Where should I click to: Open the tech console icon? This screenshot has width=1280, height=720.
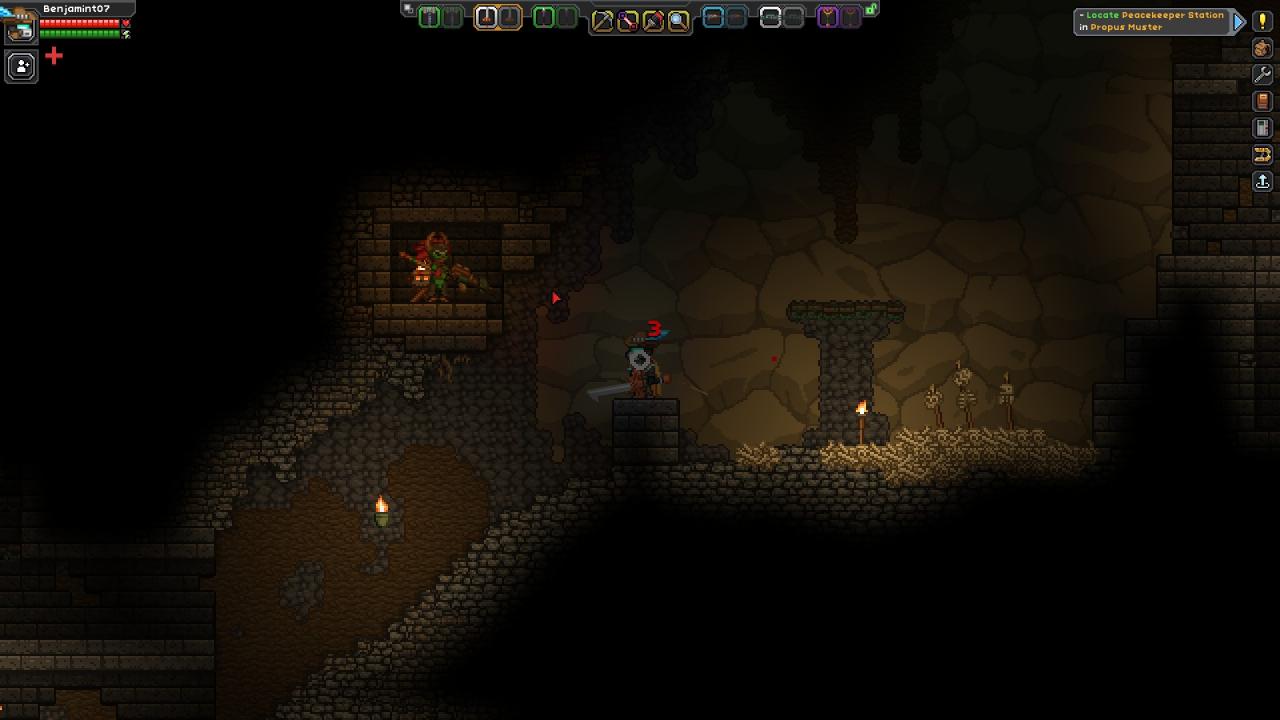point(1262,128)
